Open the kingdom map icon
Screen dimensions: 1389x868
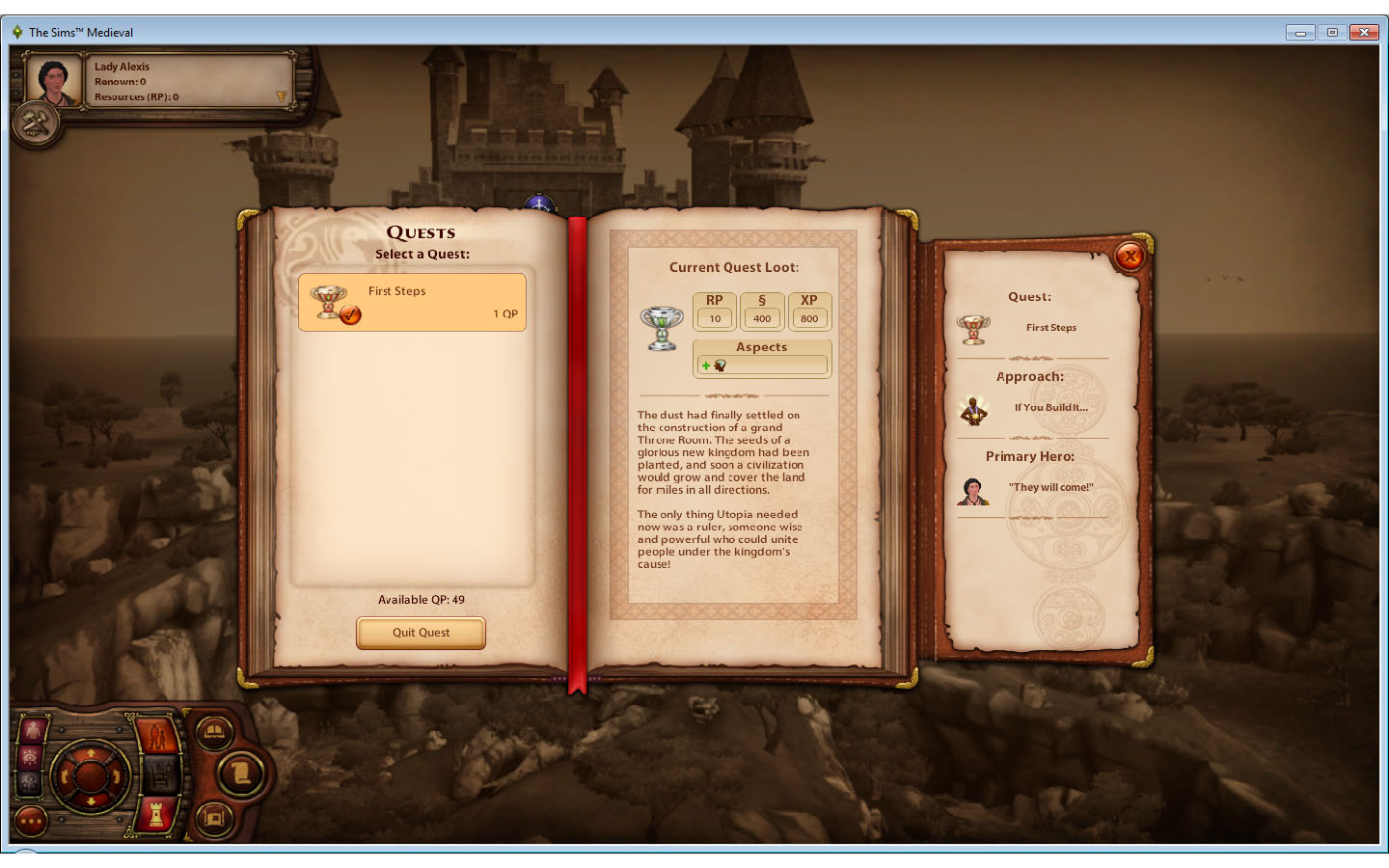(x=214, y=817)
